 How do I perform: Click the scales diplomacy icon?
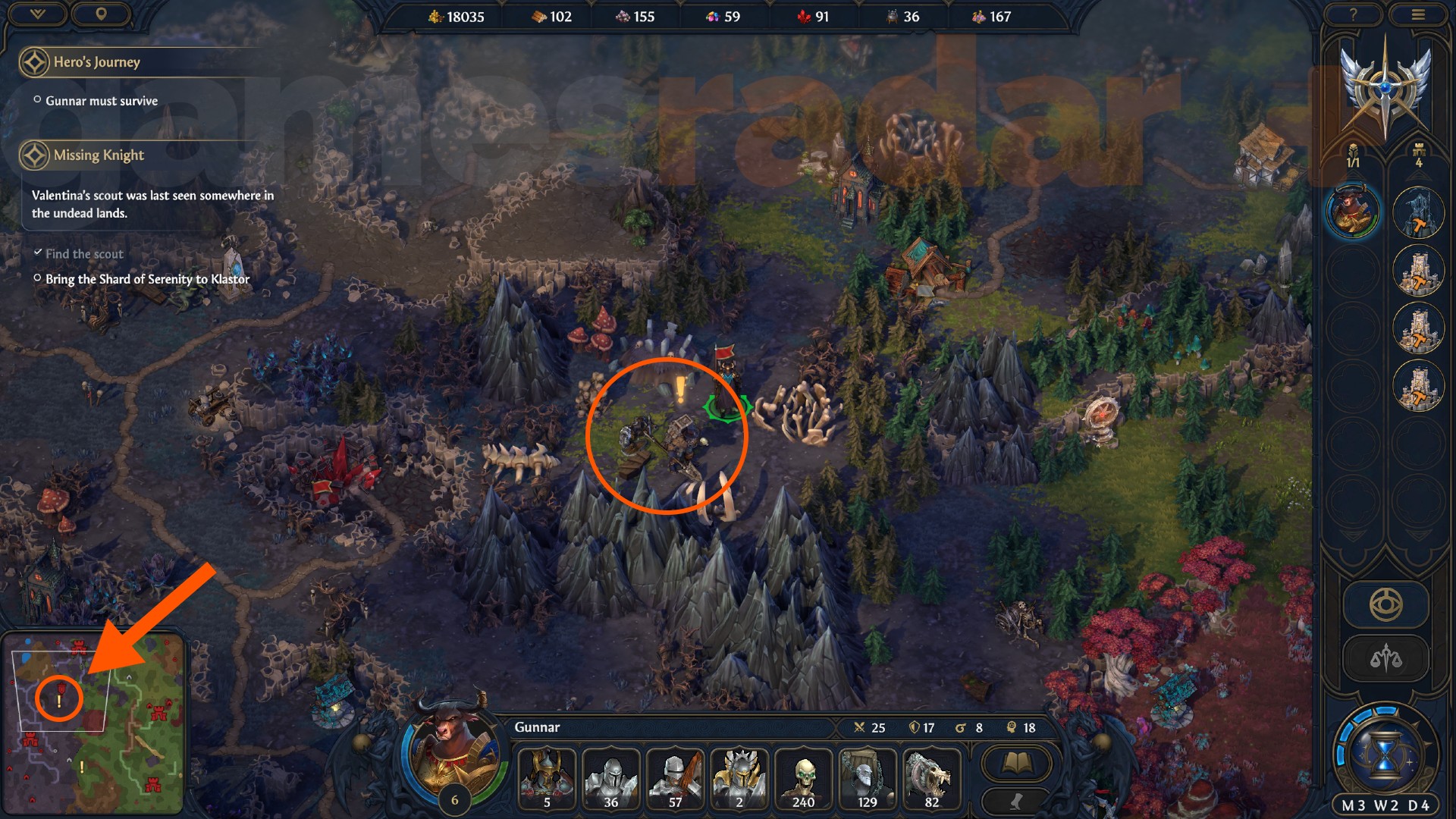click(1387, 657)
